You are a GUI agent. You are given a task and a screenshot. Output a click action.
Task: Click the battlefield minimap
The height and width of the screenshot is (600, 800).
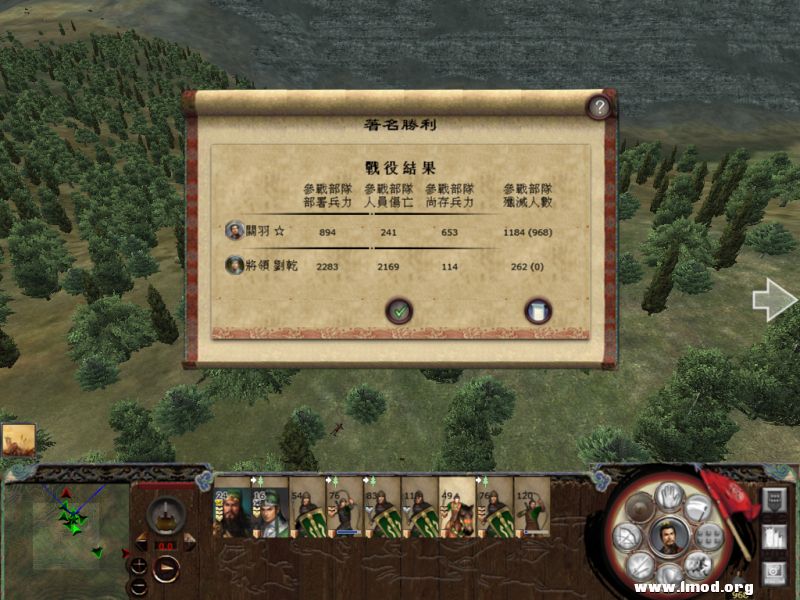pyautogui.click(x=66, y=524)
